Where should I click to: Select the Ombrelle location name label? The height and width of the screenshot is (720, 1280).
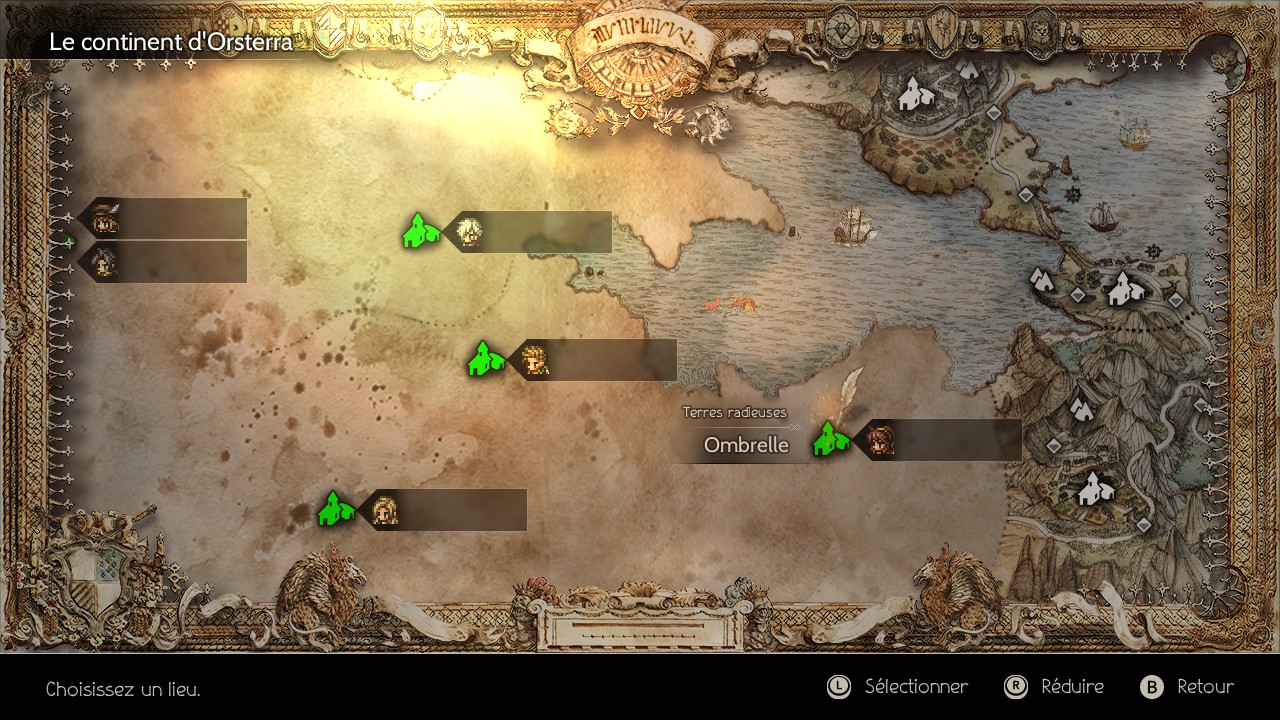click(x=746, y=446)
